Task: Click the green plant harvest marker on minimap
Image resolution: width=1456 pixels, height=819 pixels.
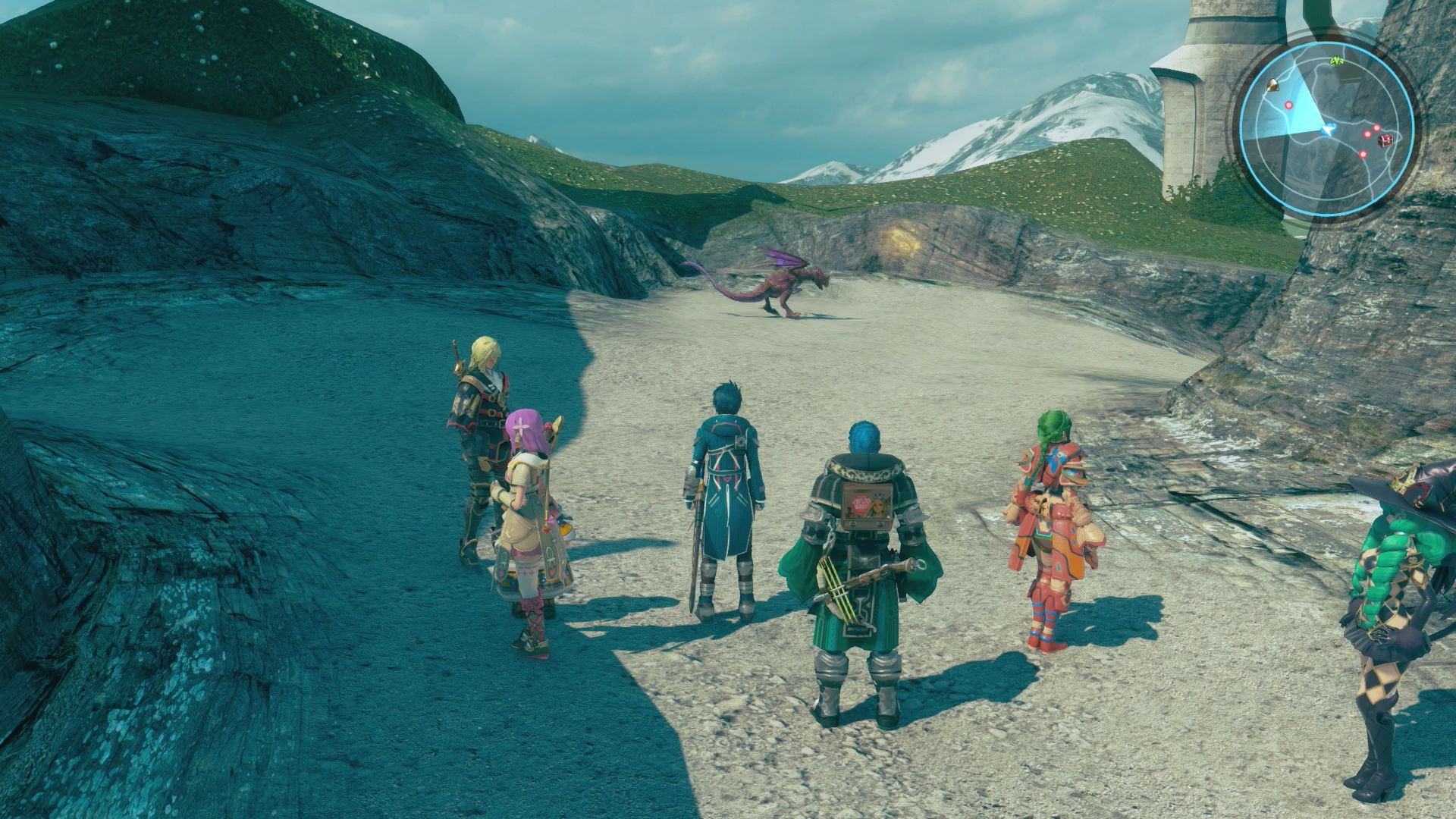Action: (x=1338, y=62)
